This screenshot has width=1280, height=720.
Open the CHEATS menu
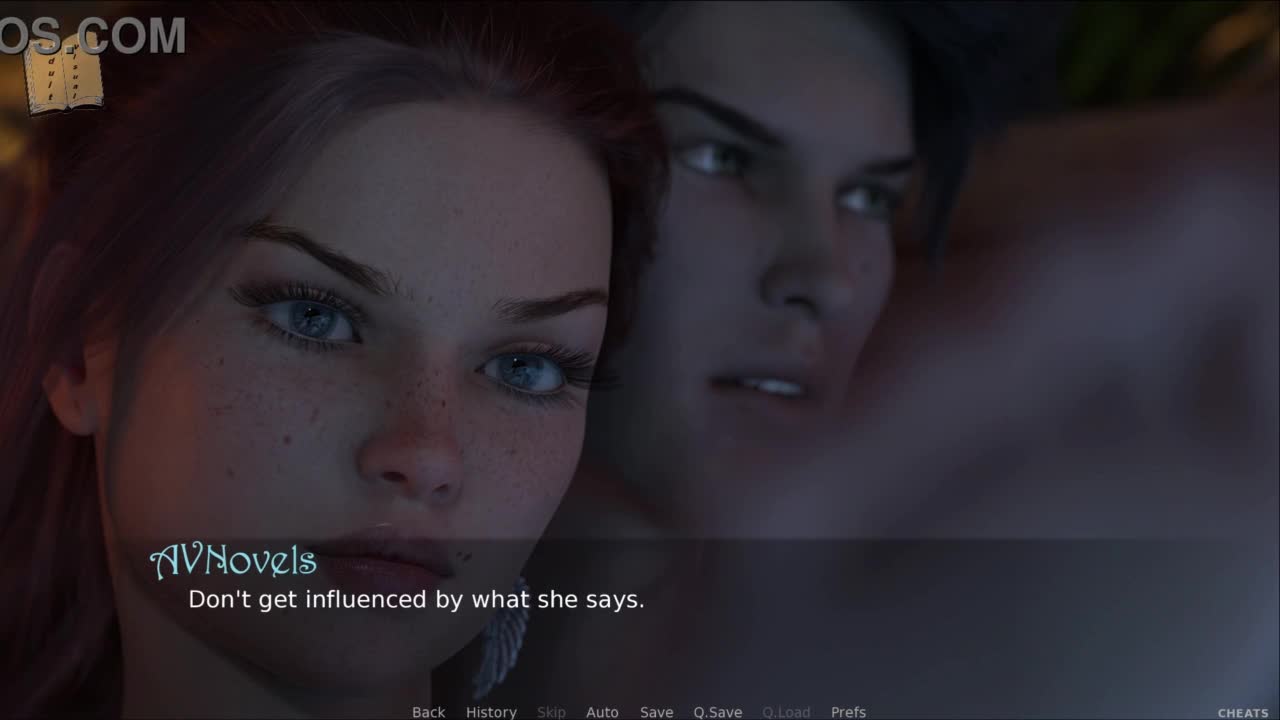point(1242,713)
